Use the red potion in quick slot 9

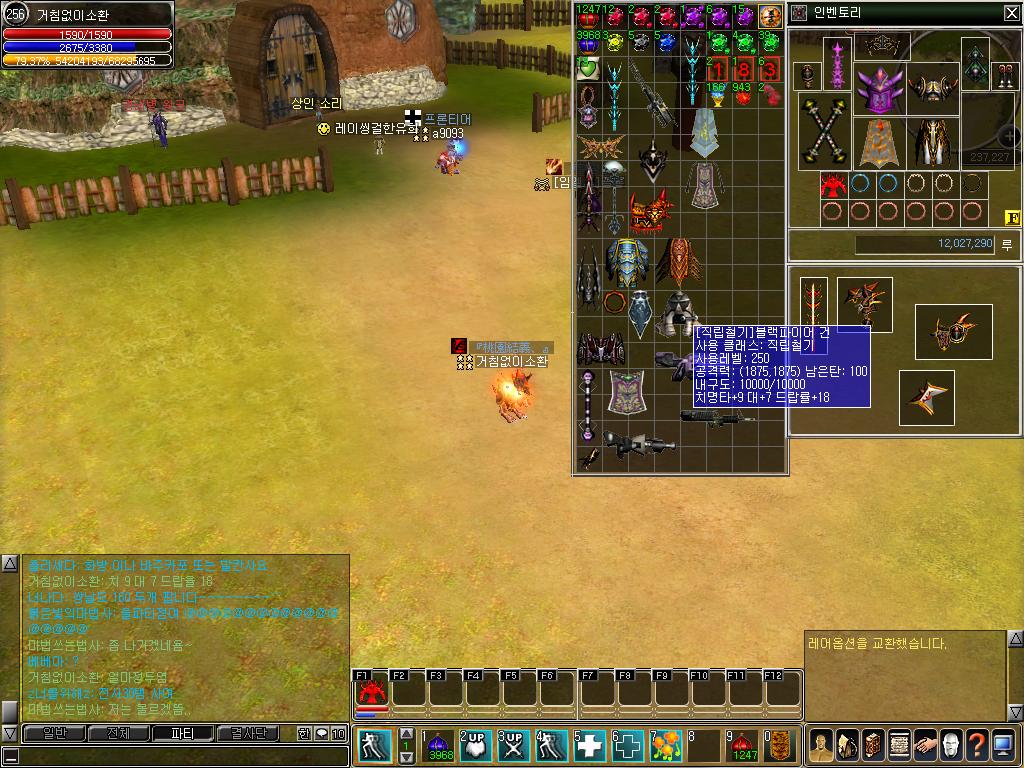(x=741, y=745)
